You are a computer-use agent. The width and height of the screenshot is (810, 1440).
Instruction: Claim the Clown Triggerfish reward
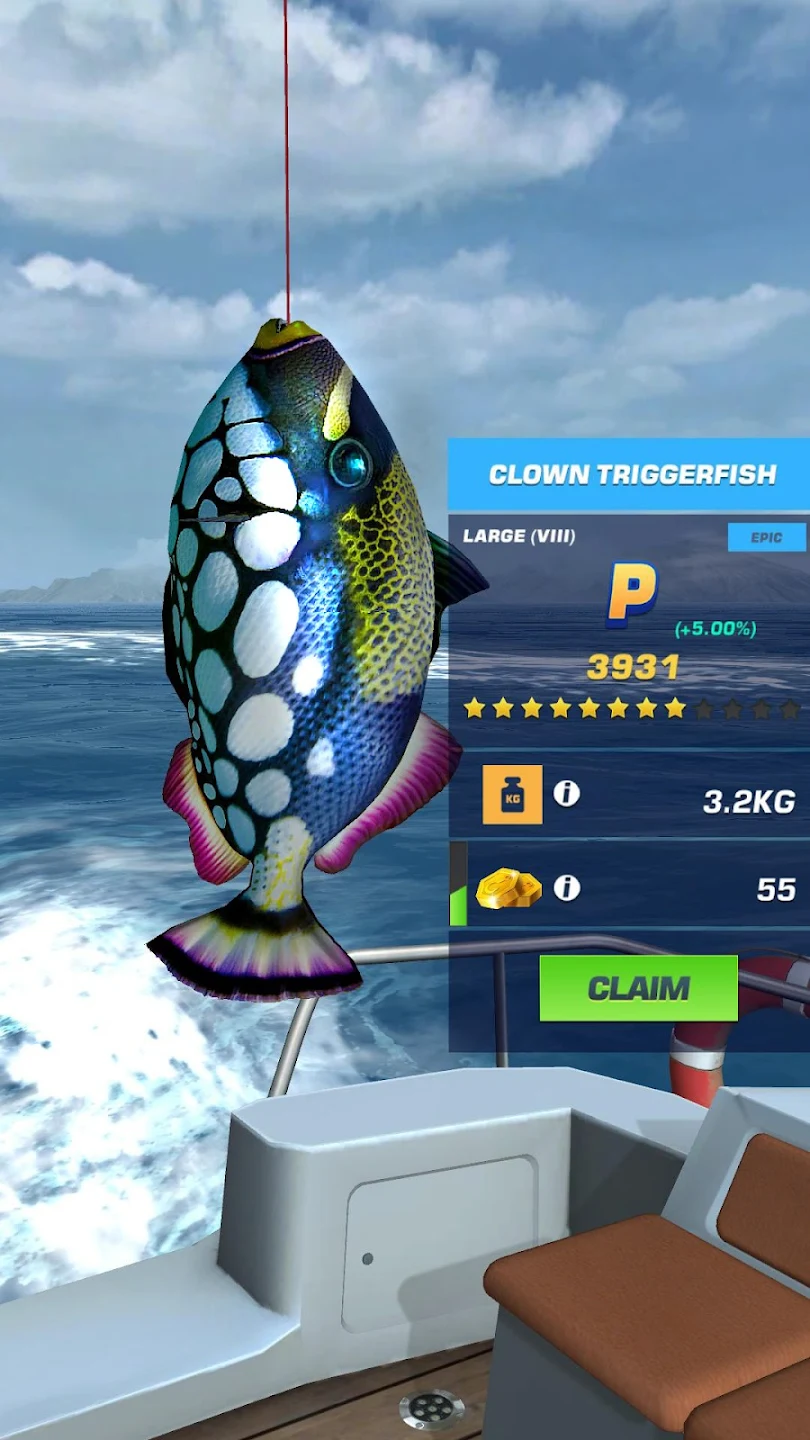[x=638, y=988]
